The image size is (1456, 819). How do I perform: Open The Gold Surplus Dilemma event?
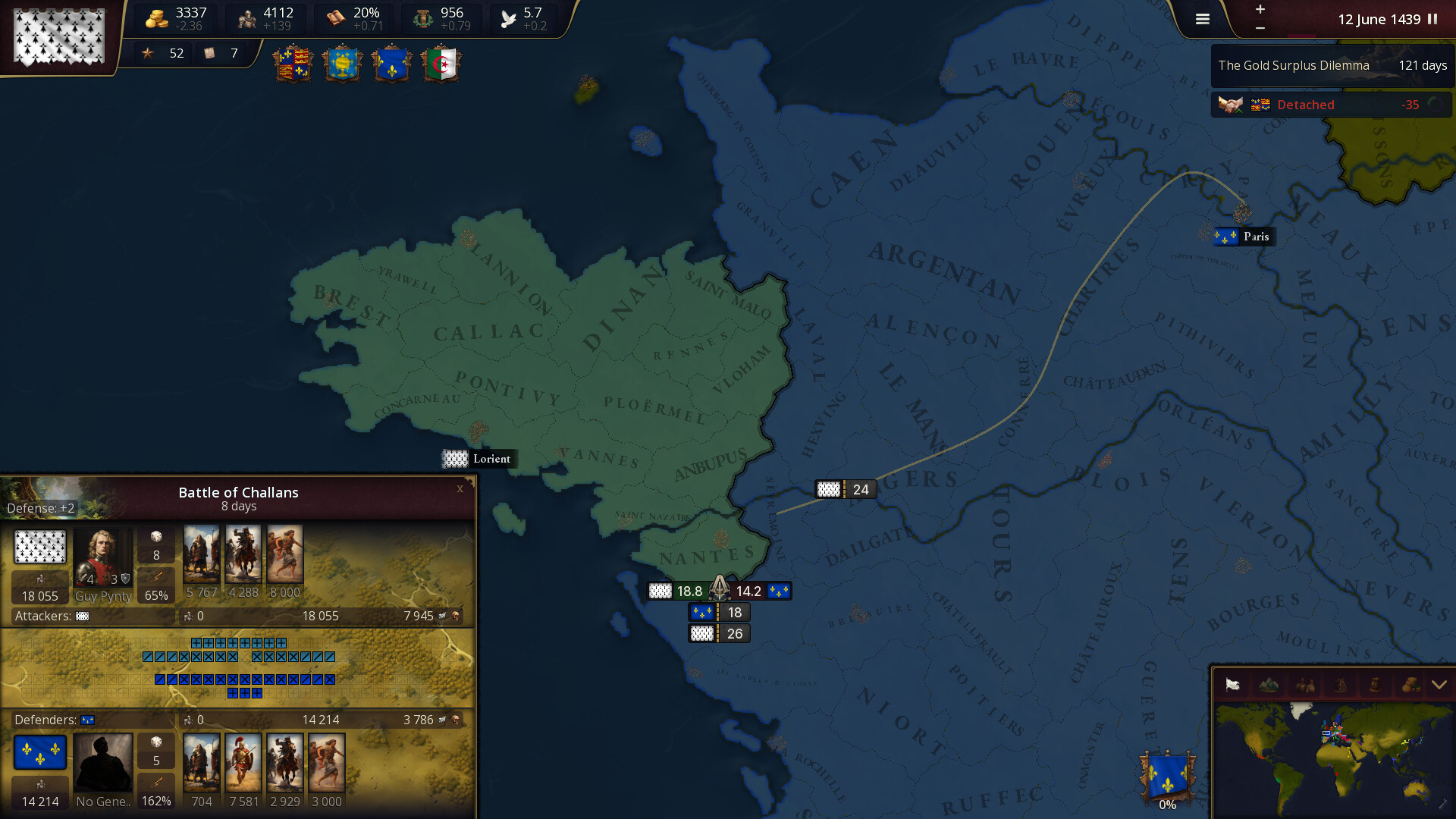(1331, 65)
